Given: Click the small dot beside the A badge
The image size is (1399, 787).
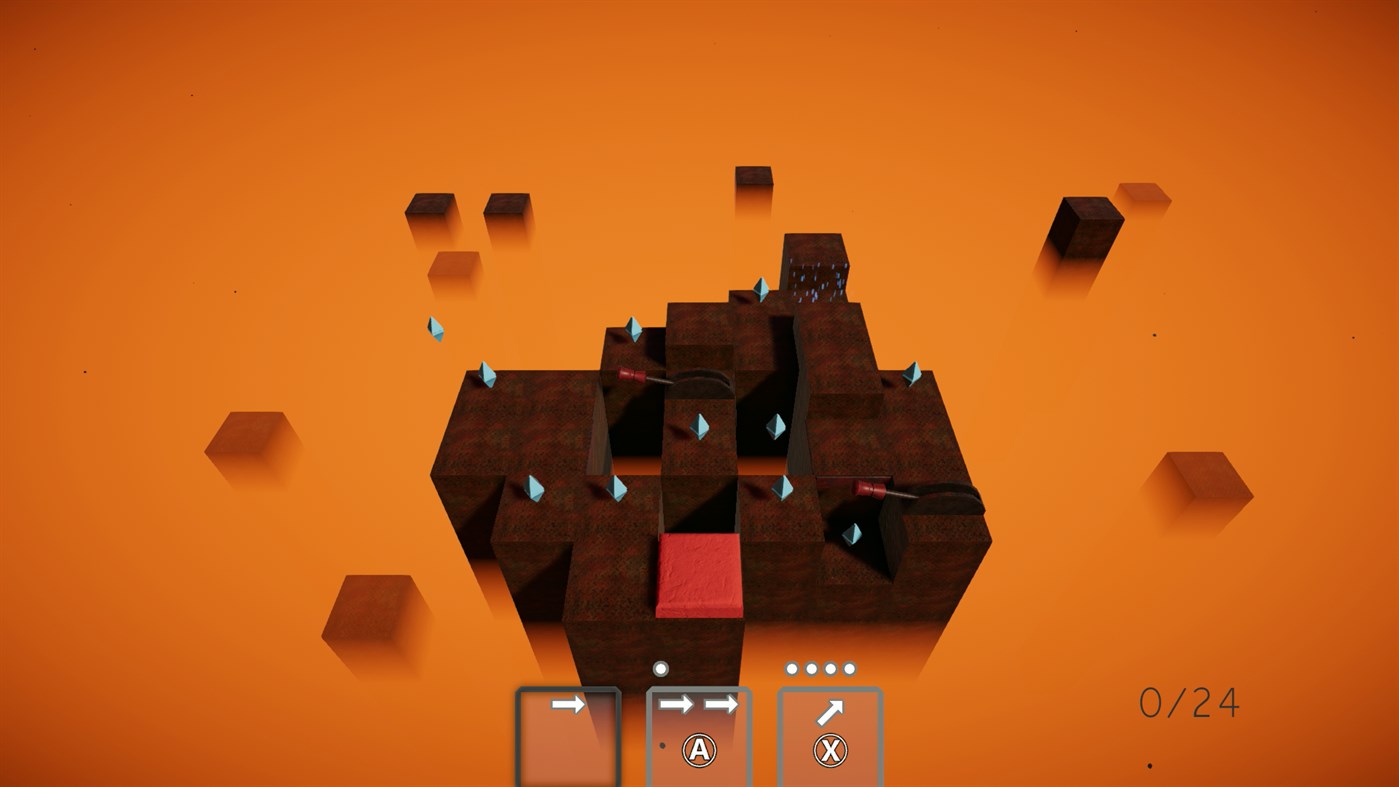Looking at the screenshot, I should click(661, 745).
